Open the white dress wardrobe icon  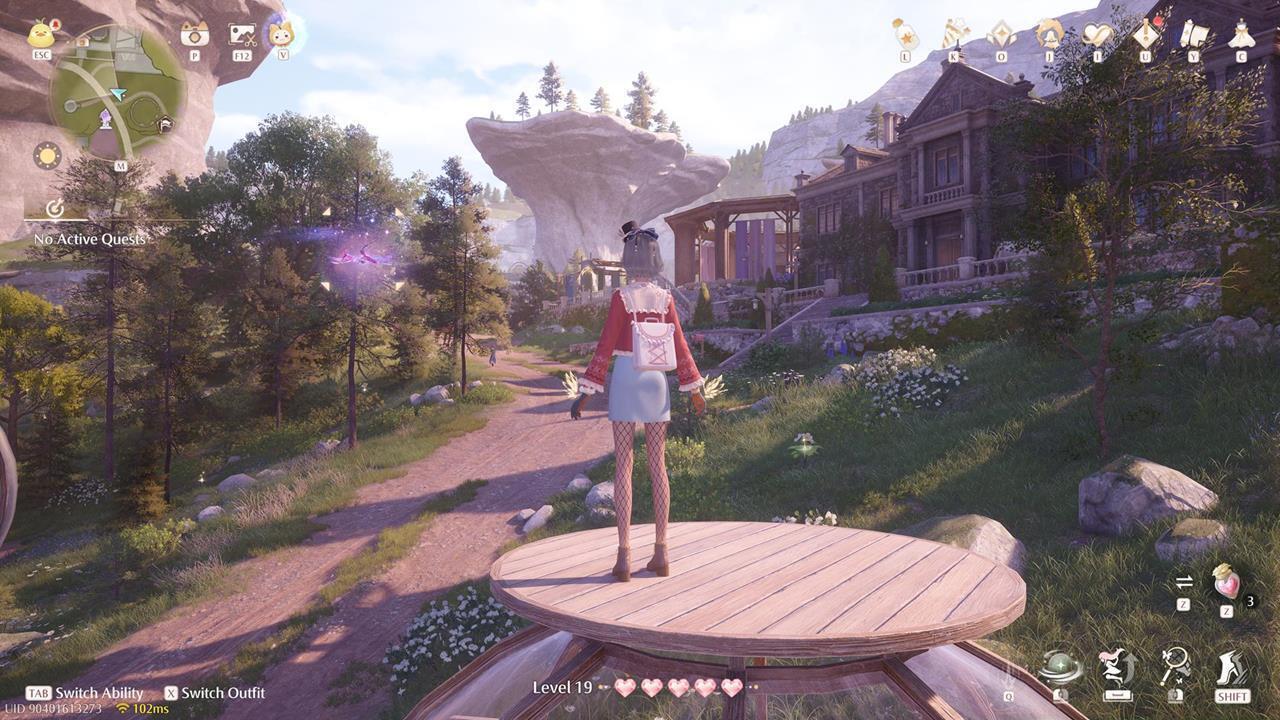click(x=1241, y=34)
